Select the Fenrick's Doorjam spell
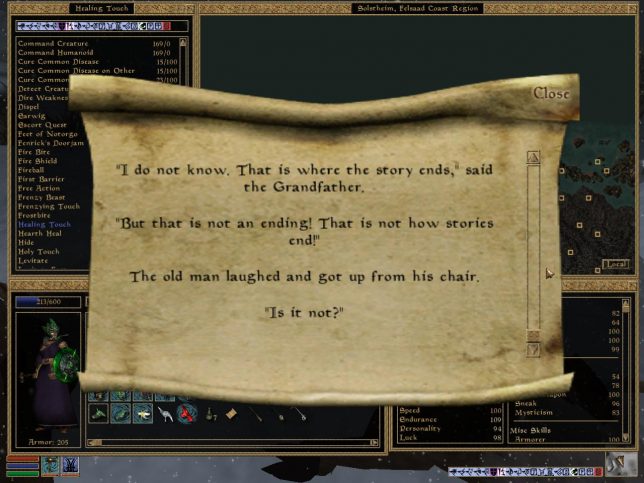 click(x=52, y=143)
